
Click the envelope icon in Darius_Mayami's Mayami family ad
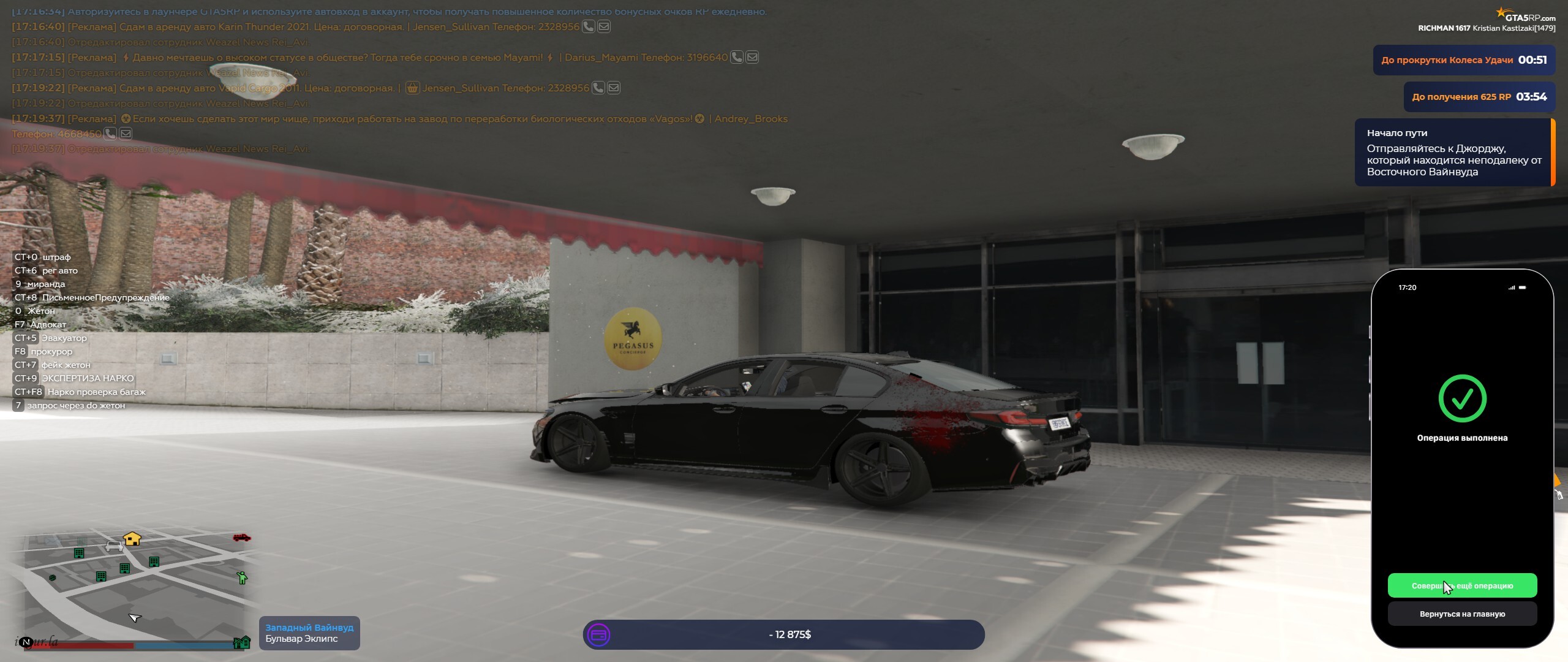click(752, 57)
